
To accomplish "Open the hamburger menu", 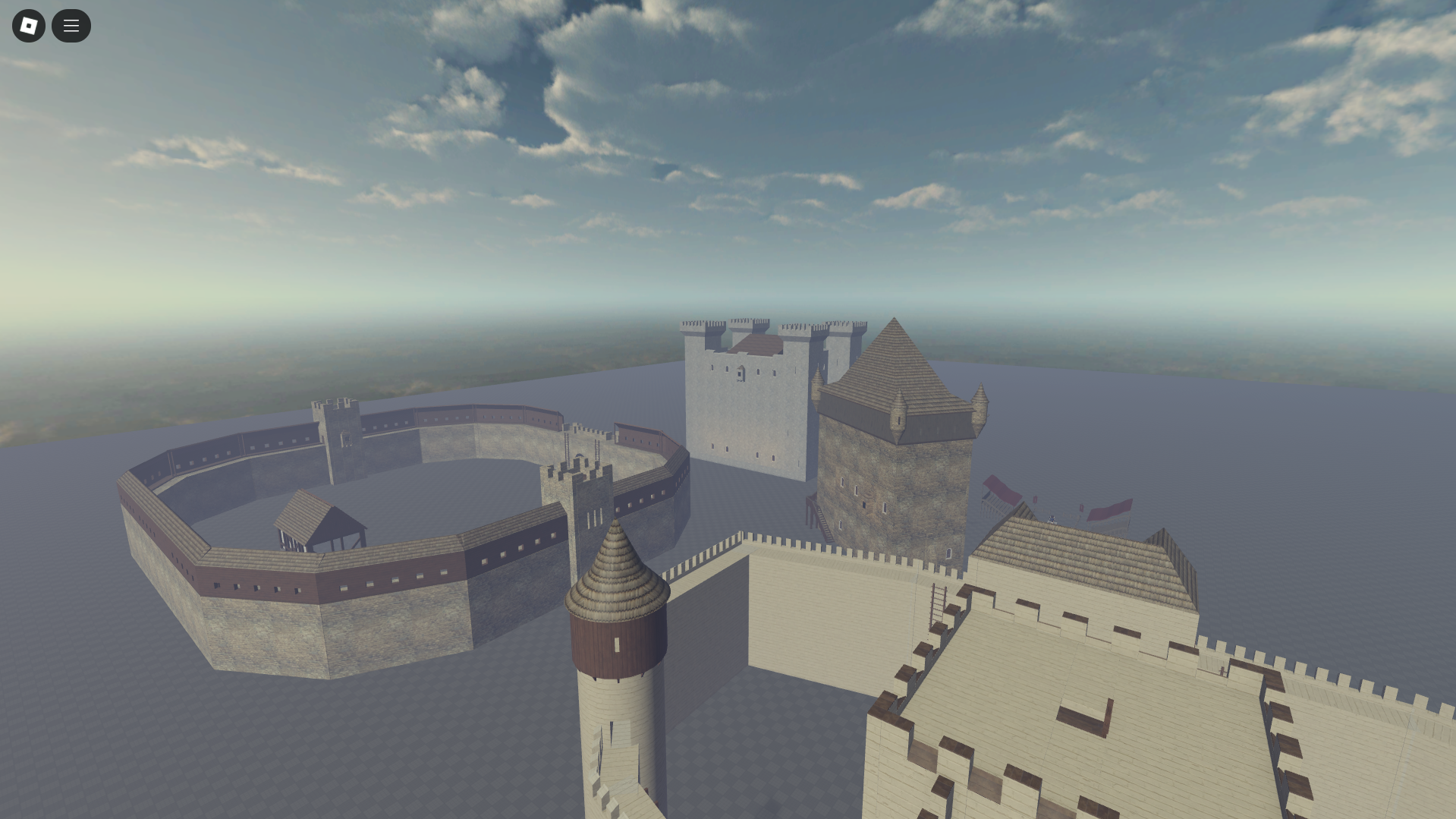I will (71, 25).
